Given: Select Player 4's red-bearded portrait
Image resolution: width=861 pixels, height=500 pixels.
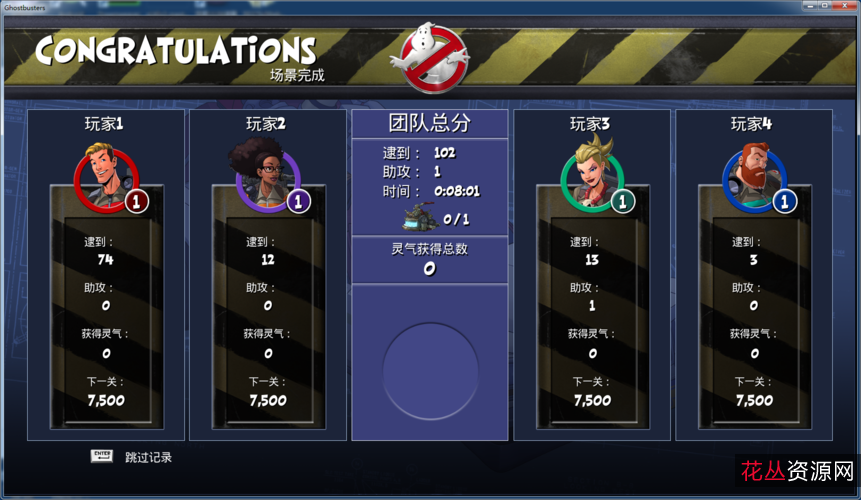Looking at the screenshot, I should [753, 176].
